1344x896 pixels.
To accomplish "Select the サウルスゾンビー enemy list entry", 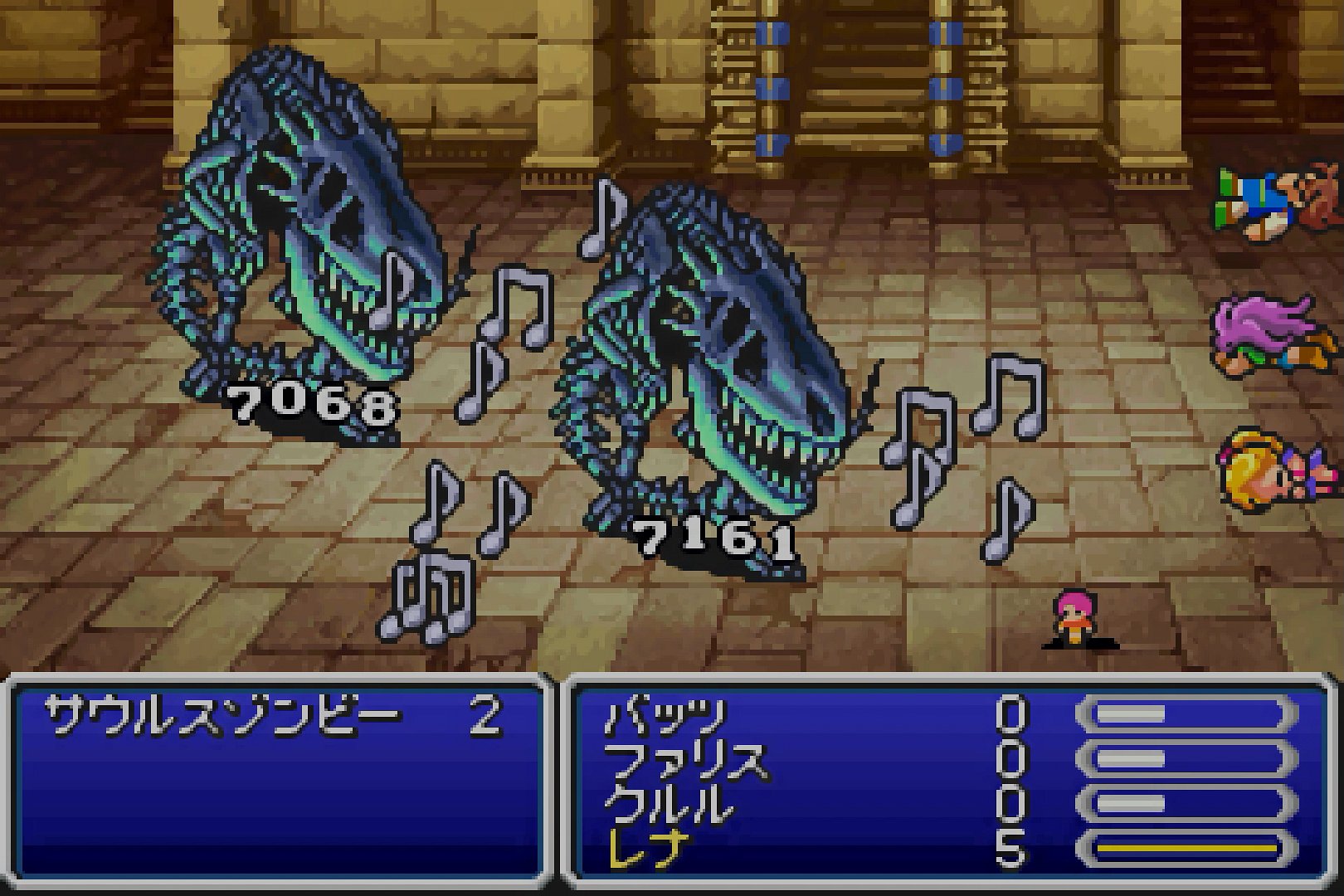I will pos(222,715).
